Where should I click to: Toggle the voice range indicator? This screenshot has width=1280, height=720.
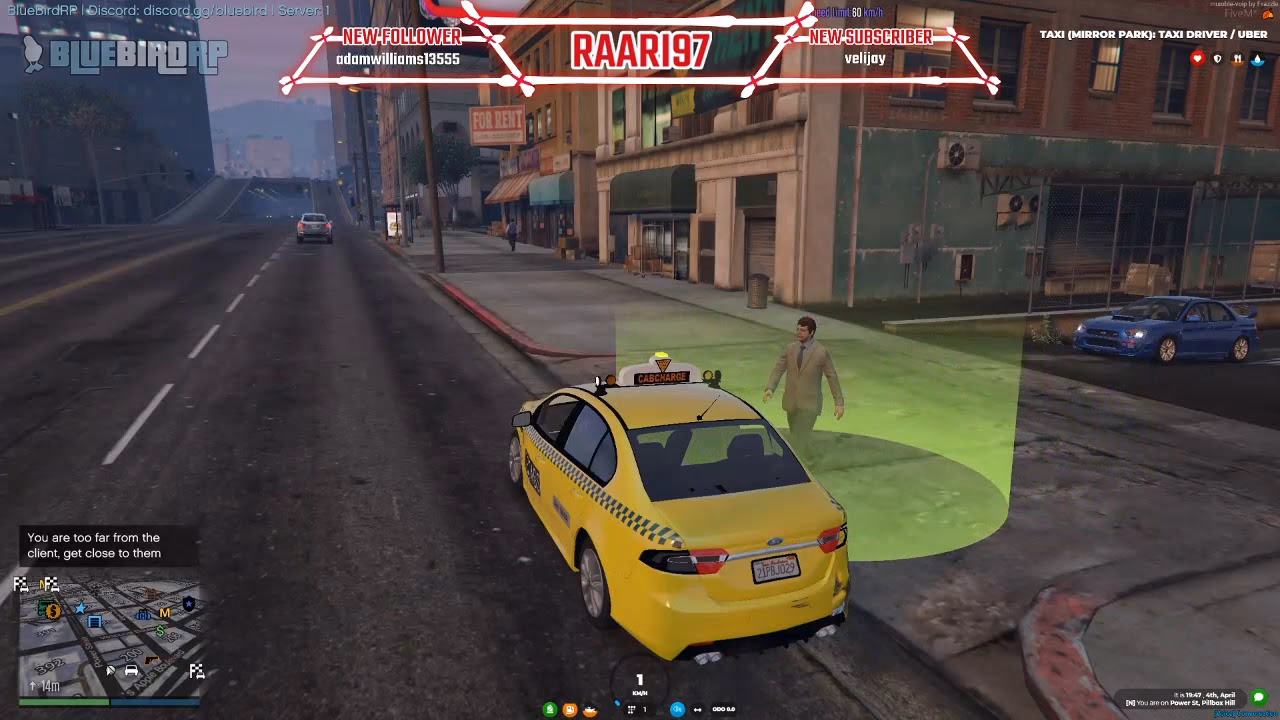coord(699,709)
